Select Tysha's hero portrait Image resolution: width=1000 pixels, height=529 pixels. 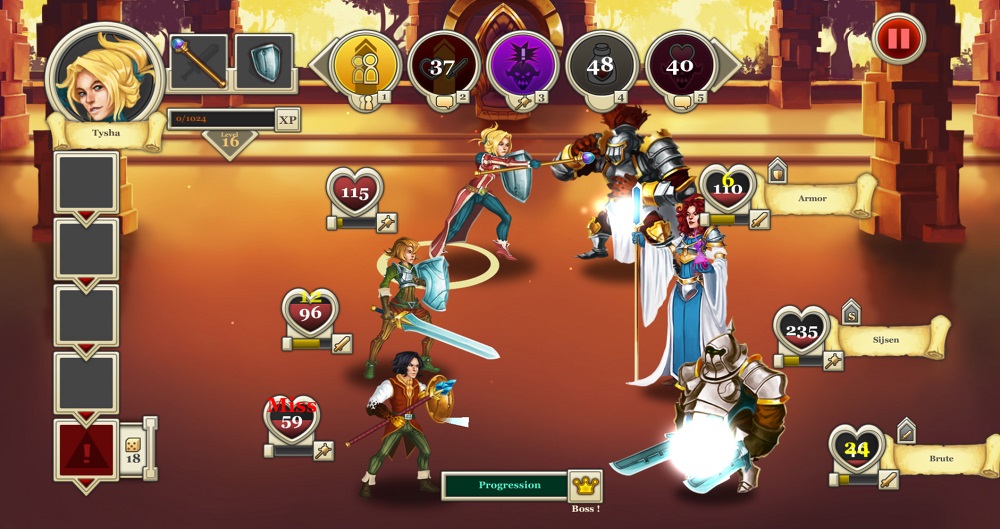click(105, 77)
